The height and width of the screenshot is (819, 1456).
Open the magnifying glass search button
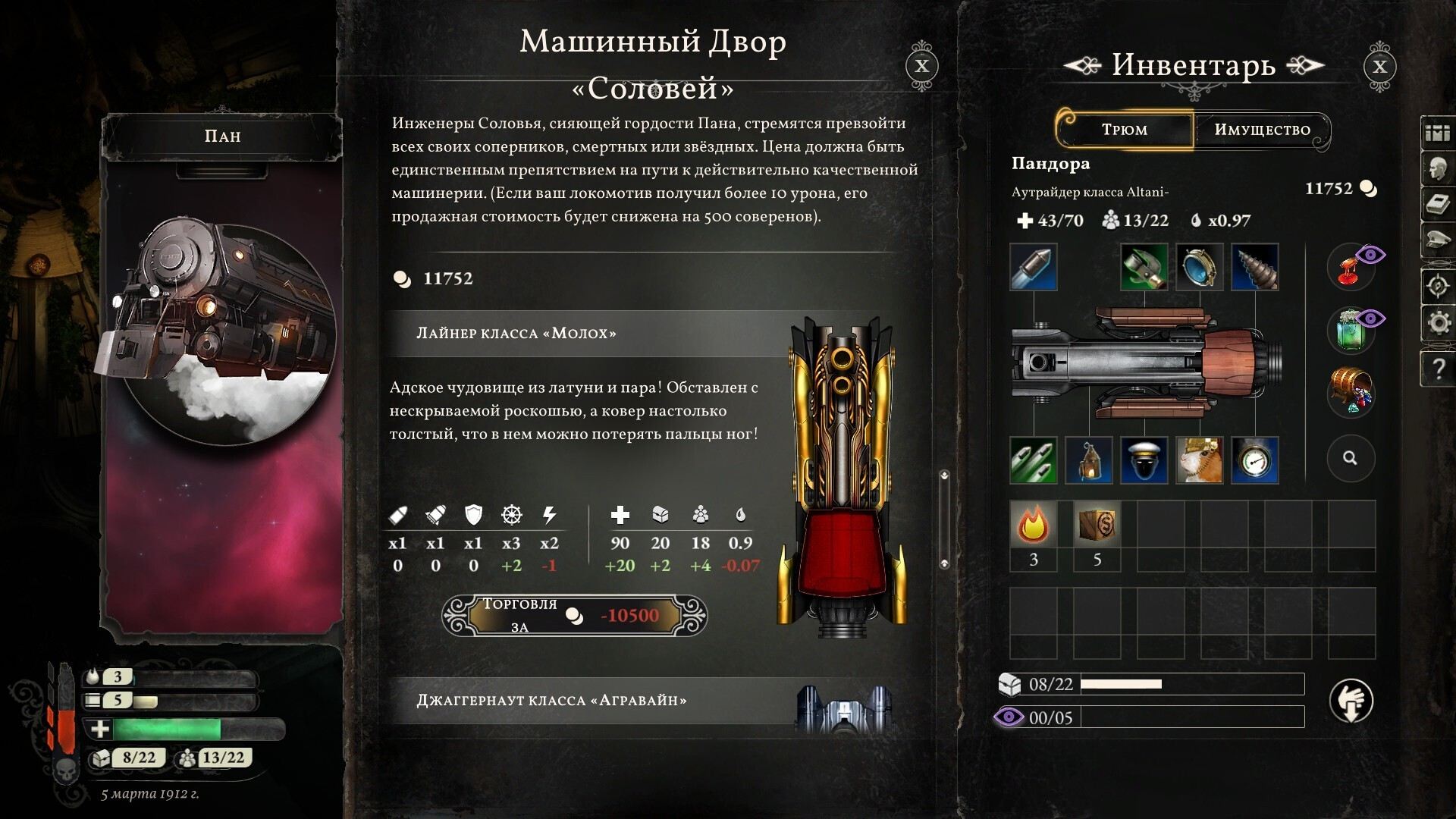[x=1350, y=458]
